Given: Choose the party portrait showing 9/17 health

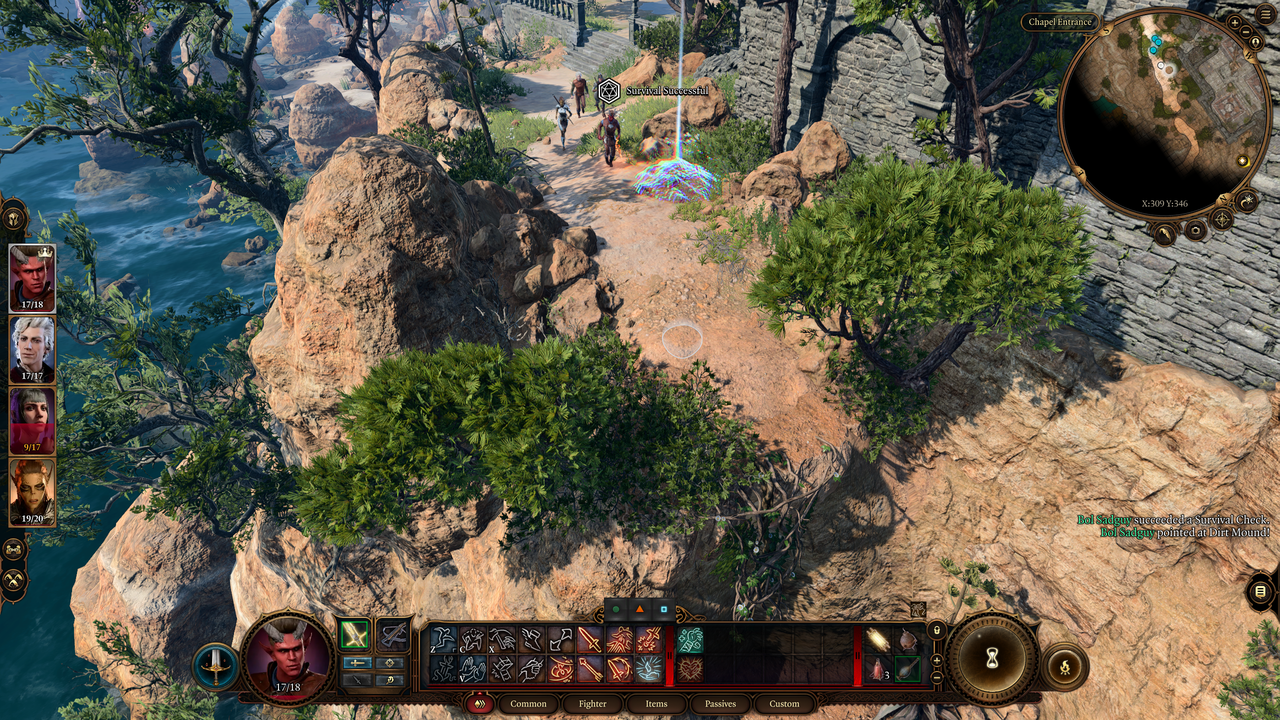Looking at the screenshot, I should [32, 420].
